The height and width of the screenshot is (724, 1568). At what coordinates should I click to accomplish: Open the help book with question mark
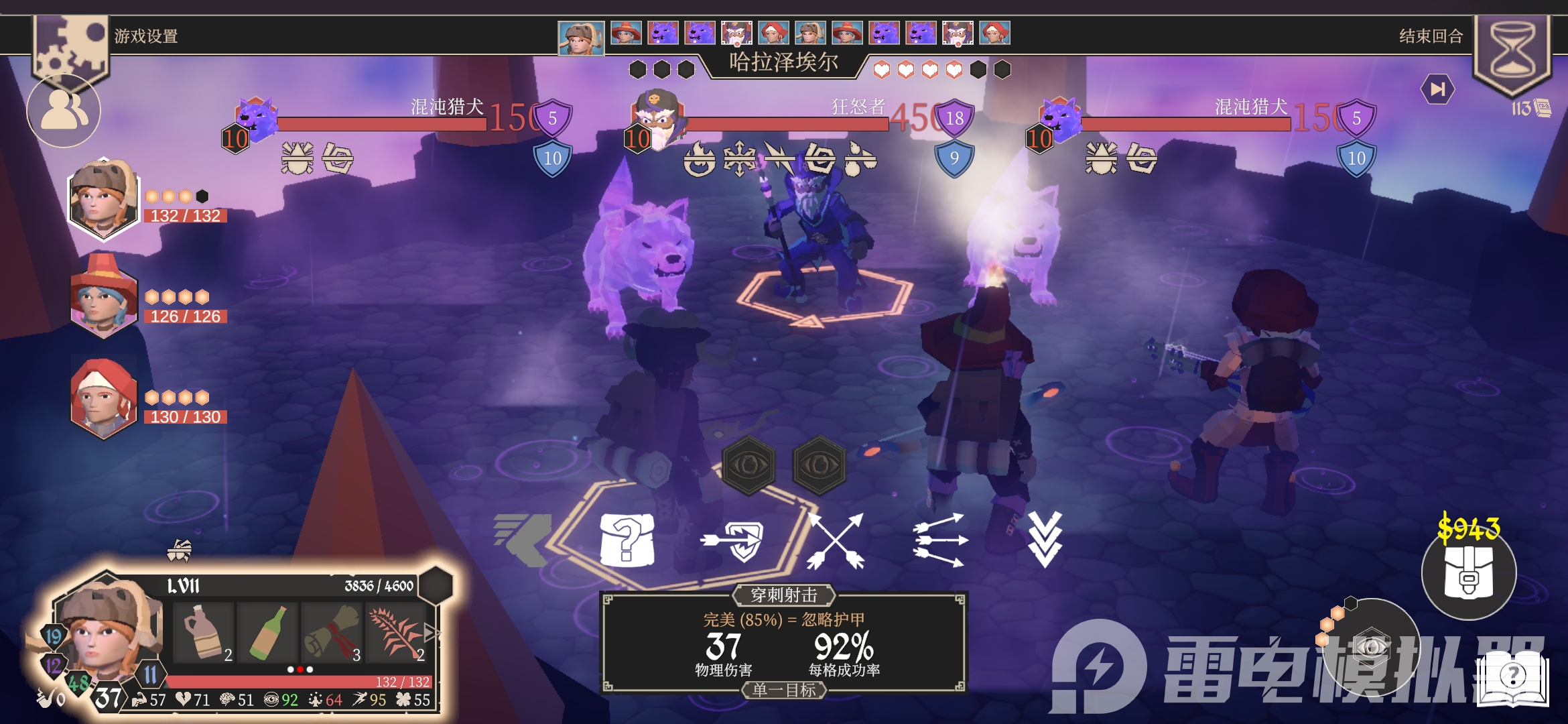pyautogui.click(x=1512, y=676)
